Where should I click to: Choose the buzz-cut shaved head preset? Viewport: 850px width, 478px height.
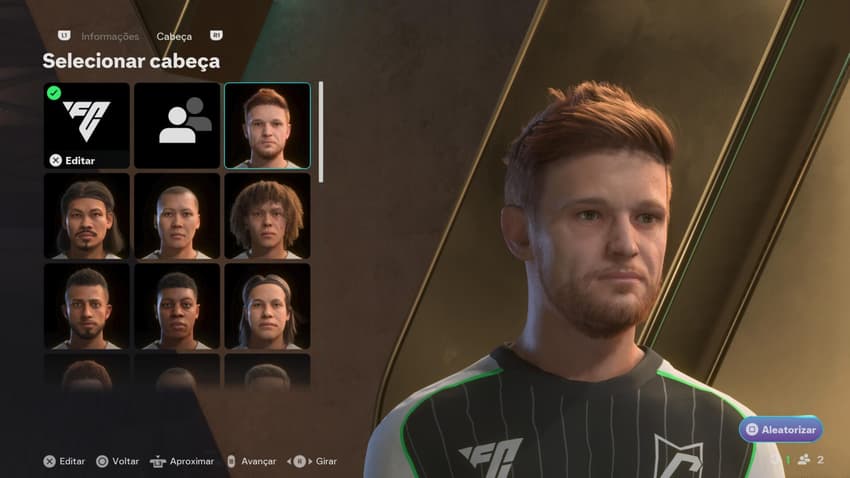(x=177, y=216)
